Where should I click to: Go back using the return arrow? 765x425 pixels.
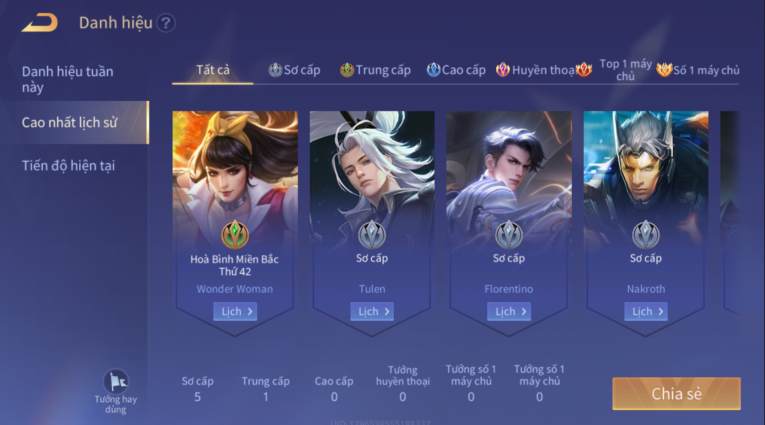40,22
